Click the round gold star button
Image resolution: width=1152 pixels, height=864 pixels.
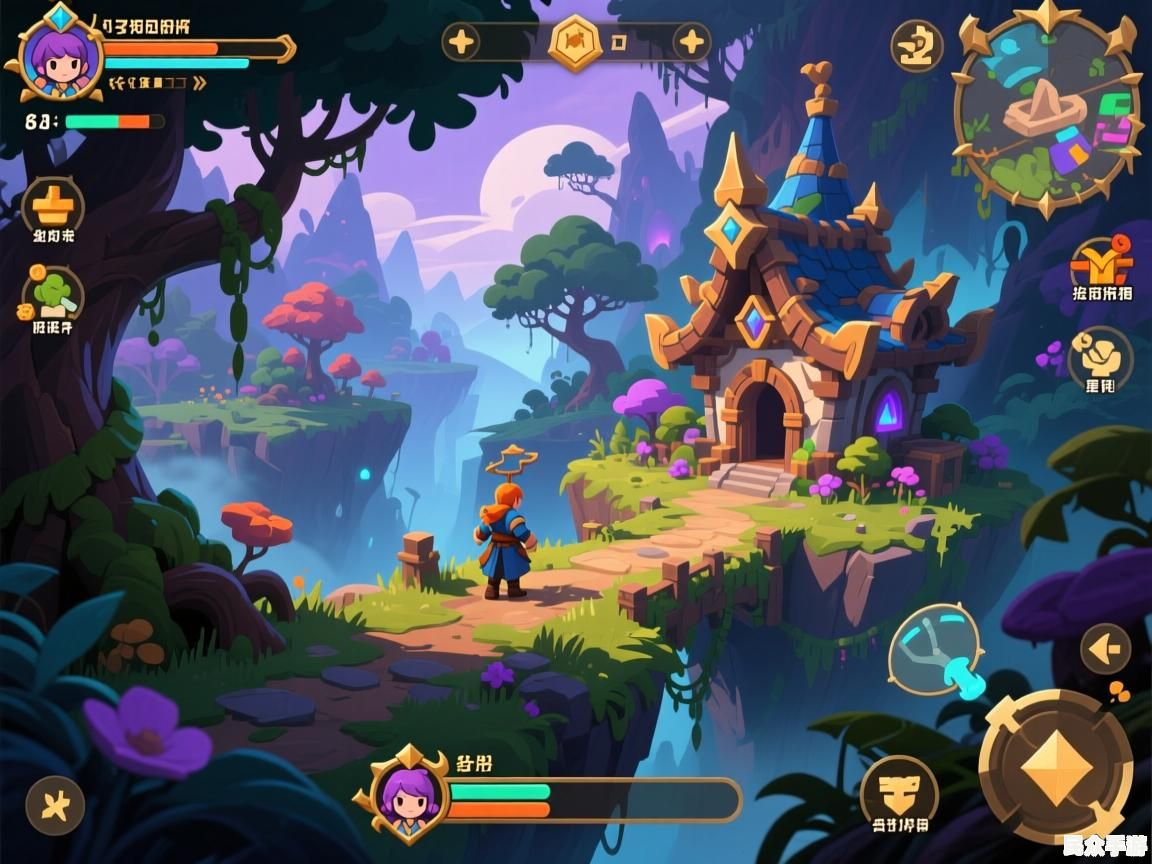(55, 805)
